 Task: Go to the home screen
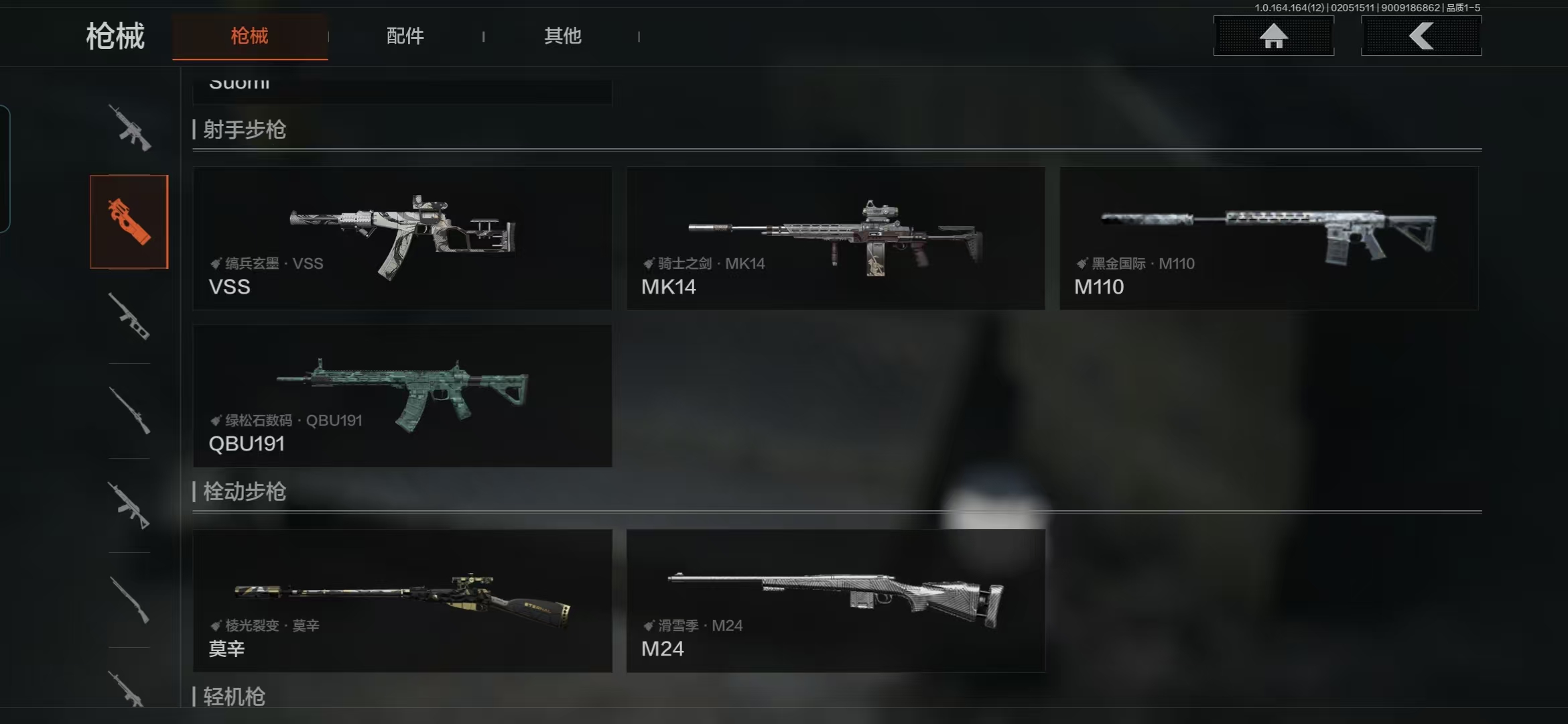coord(1273,36)
